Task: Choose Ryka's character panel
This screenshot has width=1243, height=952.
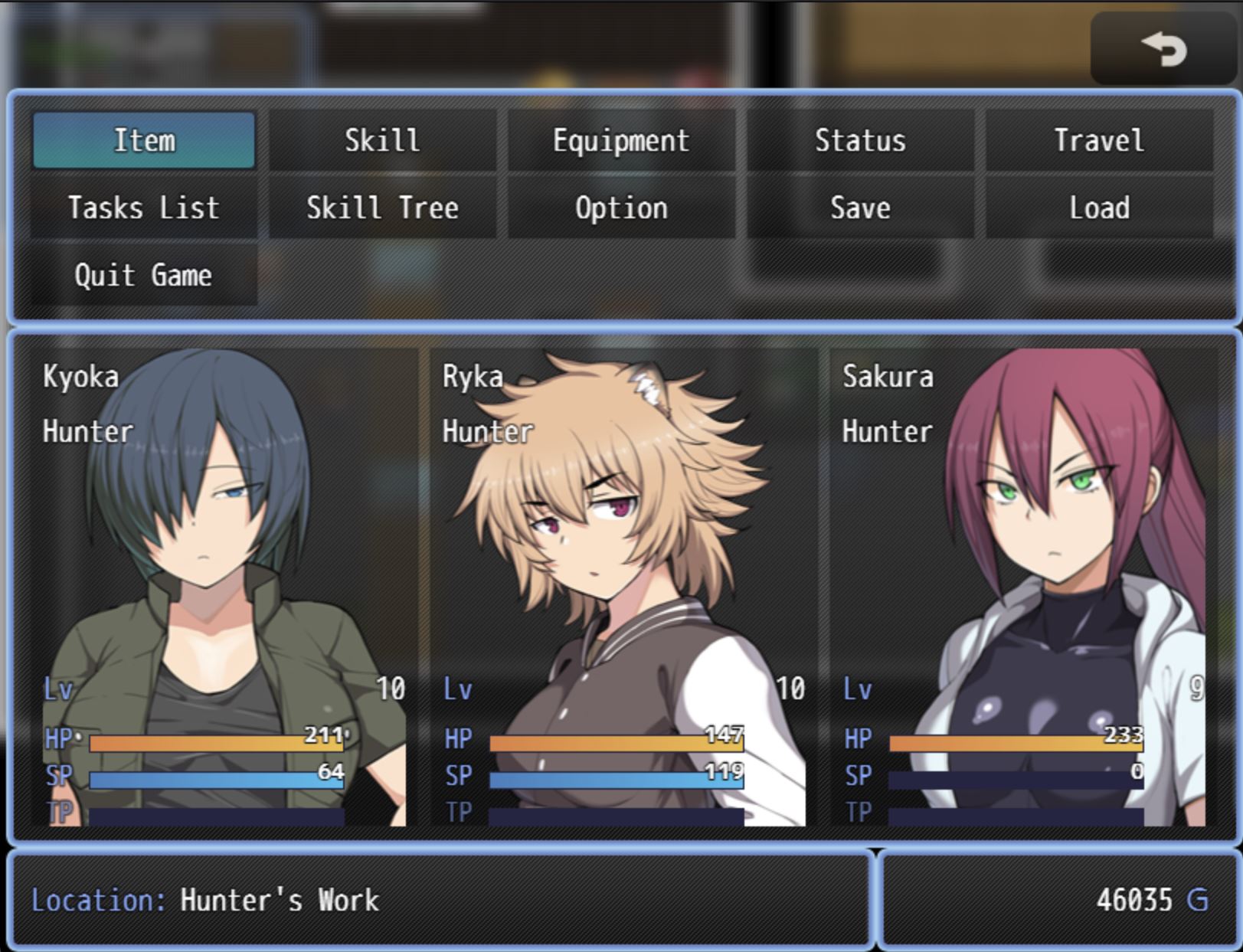Action: pos(623,587)
